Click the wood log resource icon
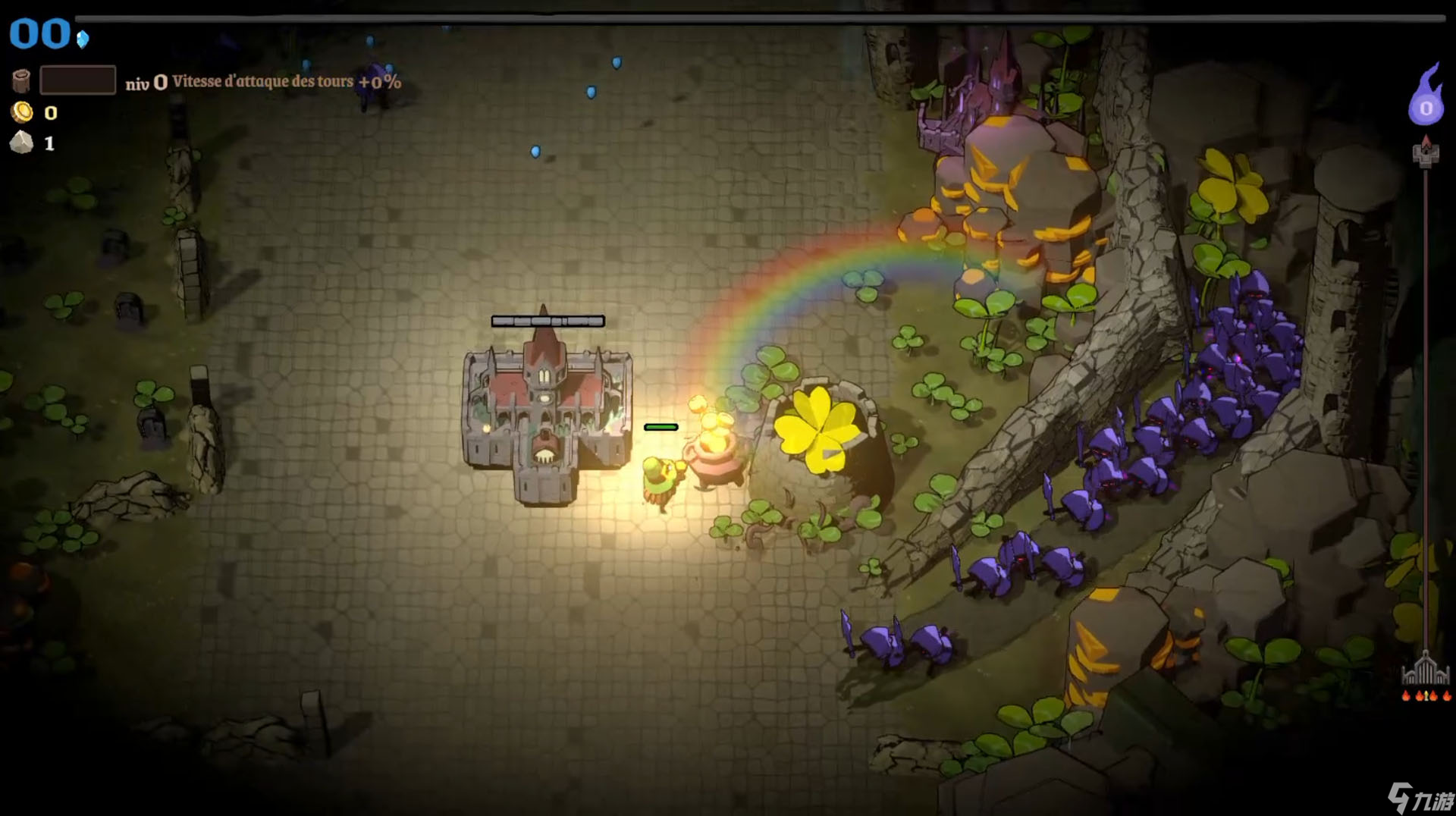Image resolution: width=1456 pixels, height=816 pixels. coord(21,80)
